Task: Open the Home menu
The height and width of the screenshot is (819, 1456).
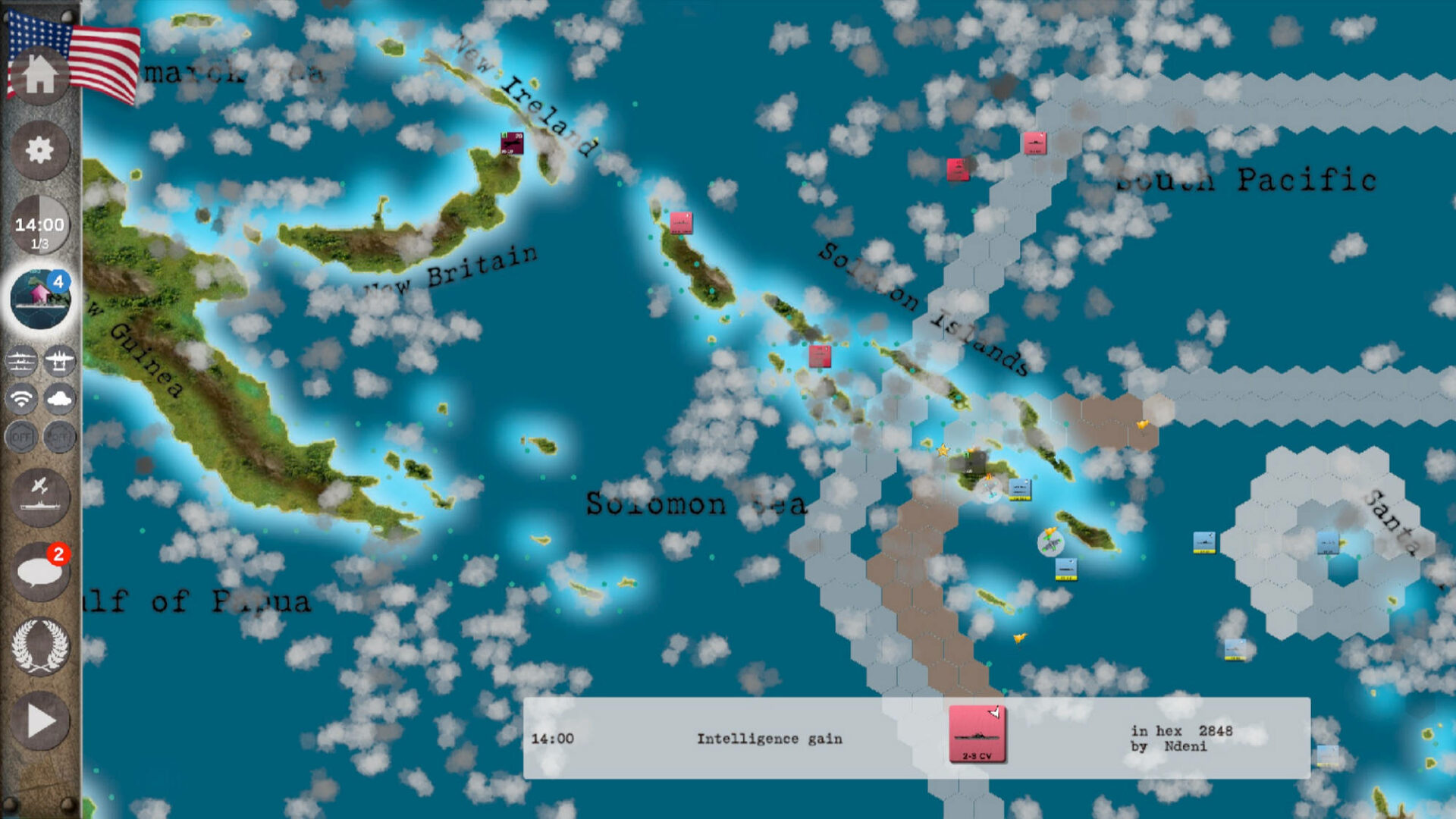Action: [x=42, y=76]
